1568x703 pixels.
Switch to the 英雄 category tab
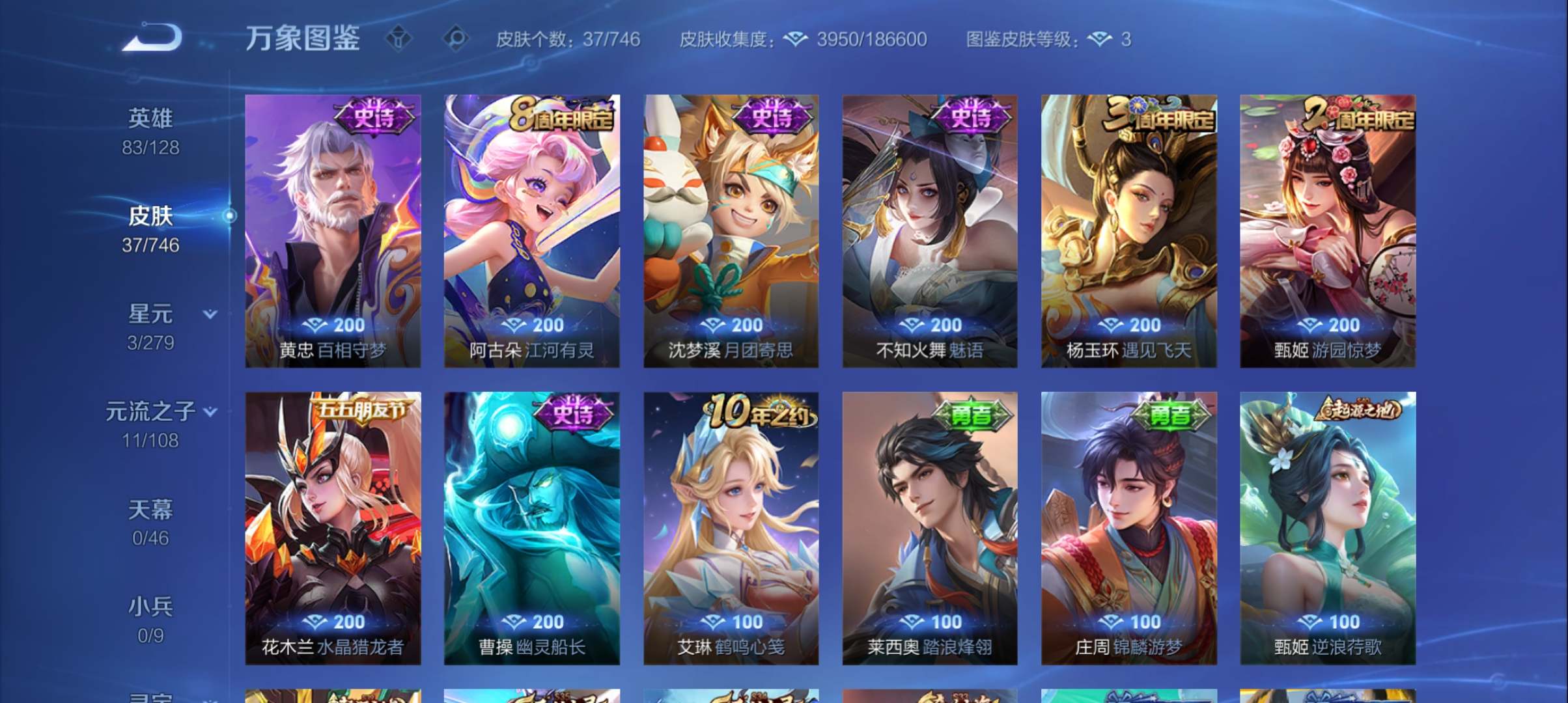click(151, 118)
